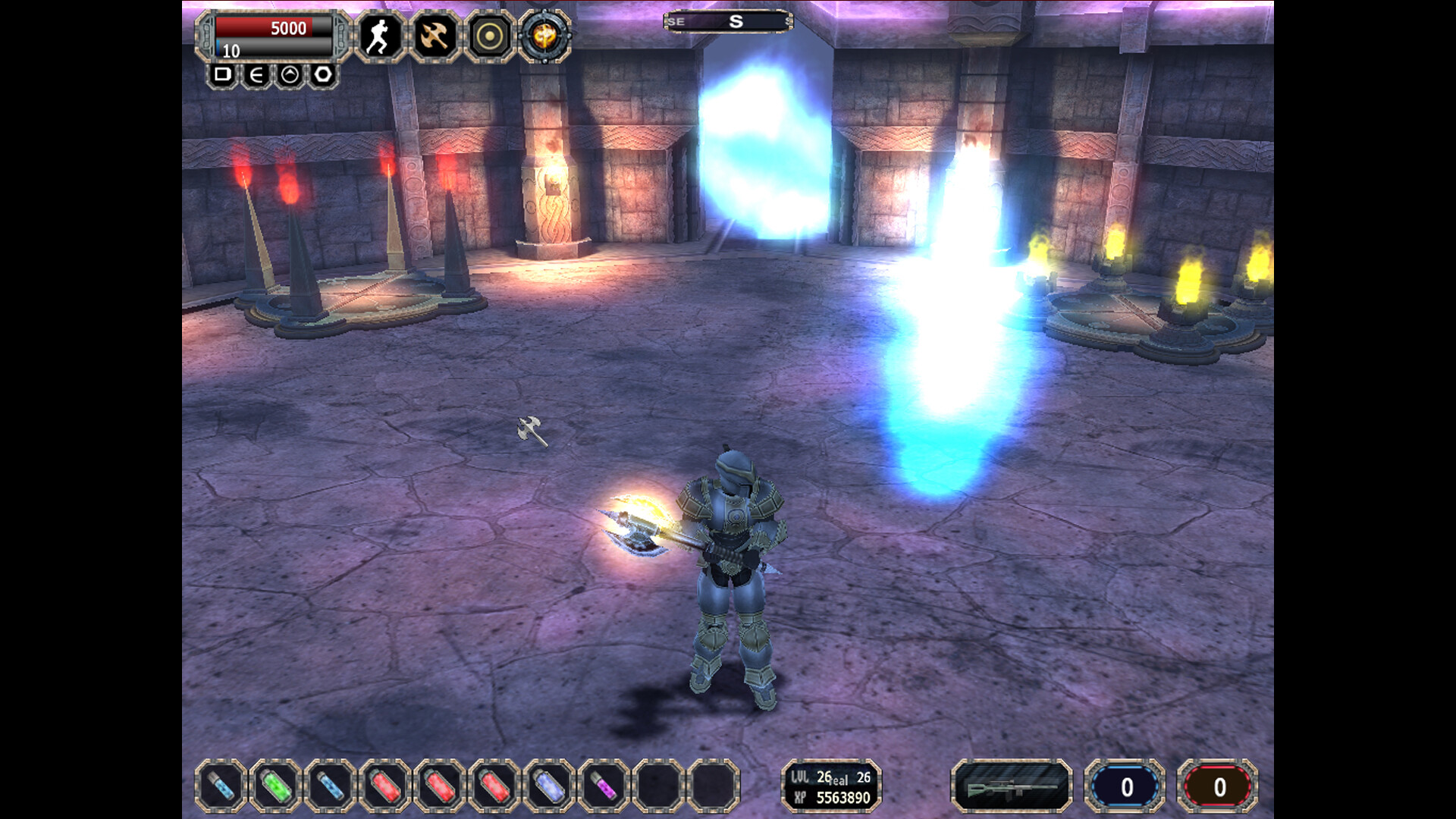
Task: Activate the gold ring target icon
Action: click(x=489, y=36)
